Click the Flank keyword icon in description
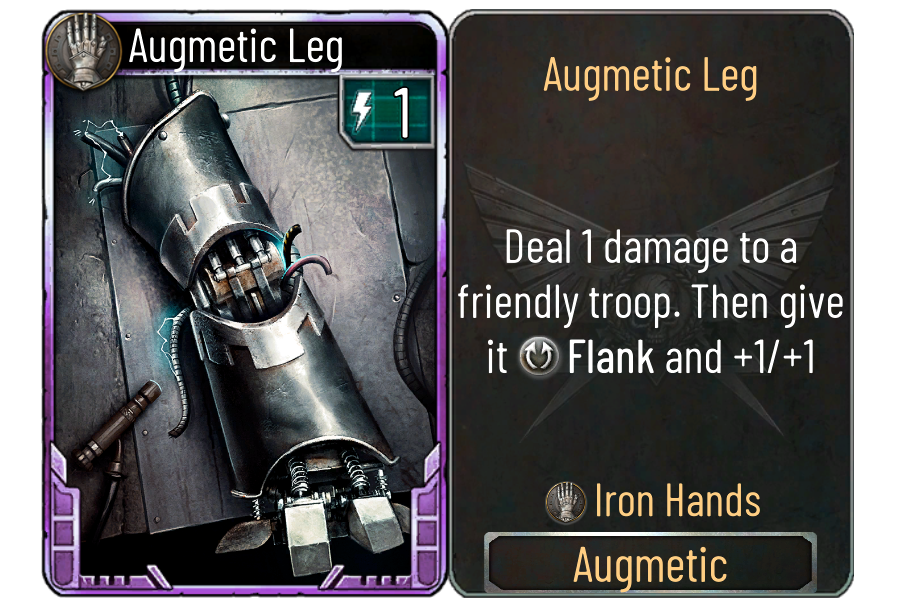900x600 pixels. coord(540,358)
